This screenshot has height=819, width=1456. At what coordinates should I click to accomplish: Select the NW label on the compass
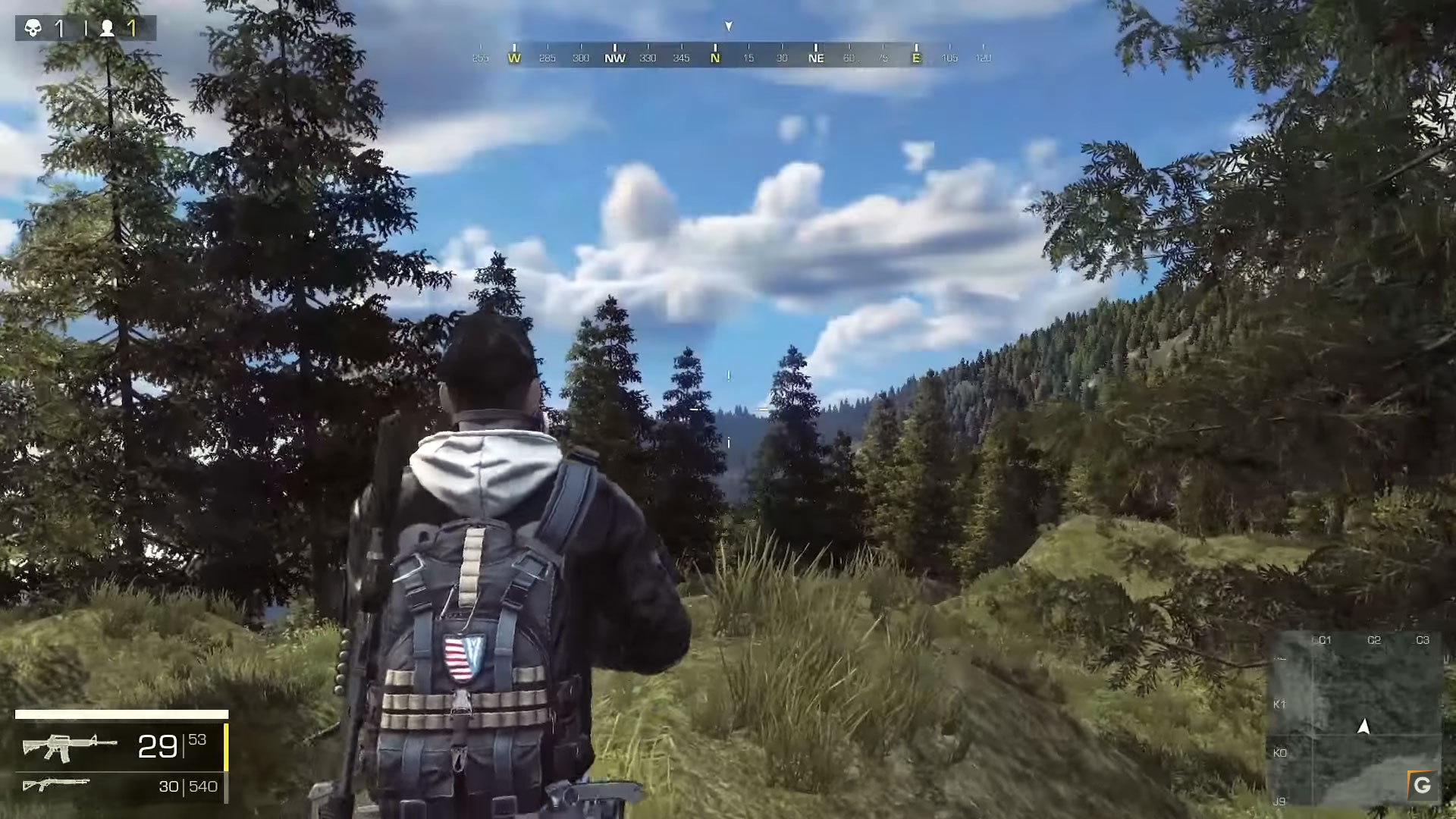[x=614, y=58]
